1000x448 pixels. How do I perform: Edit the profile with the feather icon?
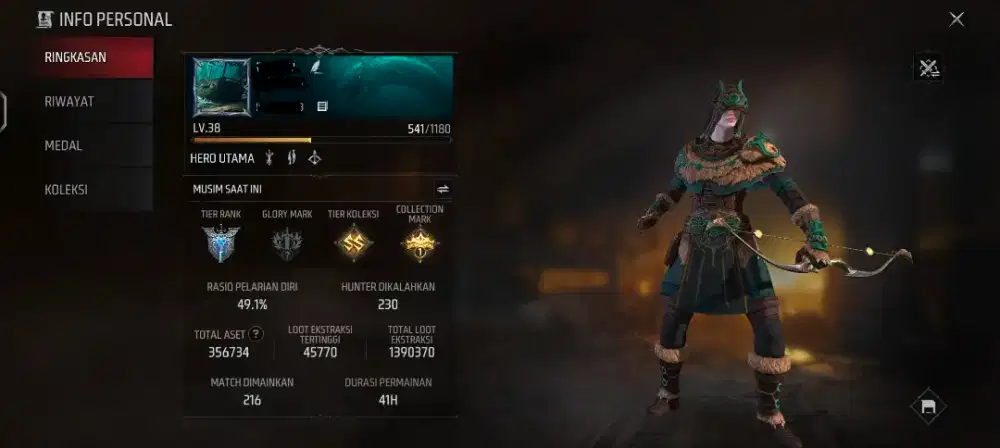[x=317, y=67]
